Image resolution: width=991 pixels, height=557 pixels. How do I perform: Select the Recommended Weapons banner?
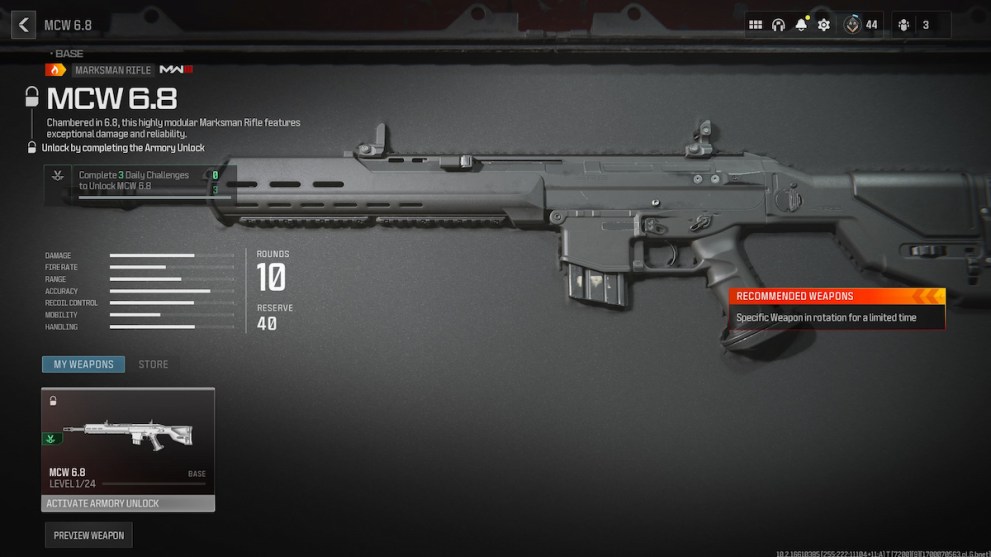[836, 296]
